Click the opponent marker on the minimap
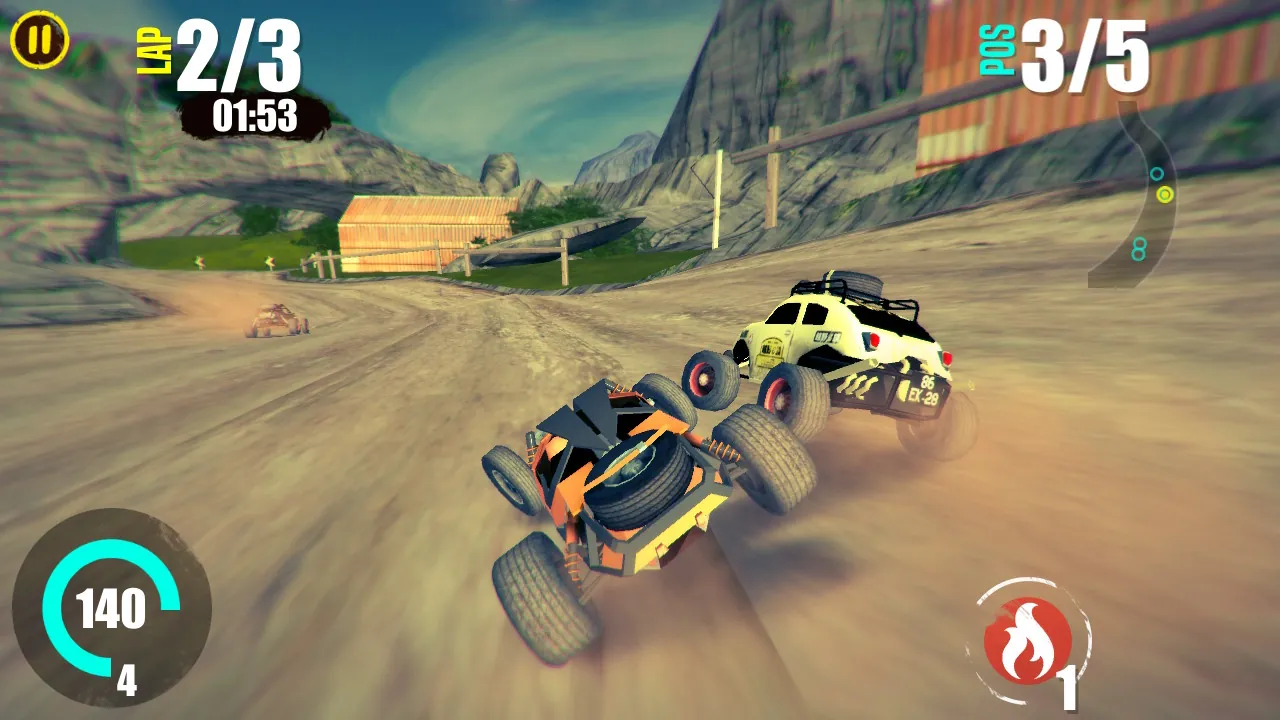The width and height of the screenshot is (1280, 720). click(x=1157, y=174)
